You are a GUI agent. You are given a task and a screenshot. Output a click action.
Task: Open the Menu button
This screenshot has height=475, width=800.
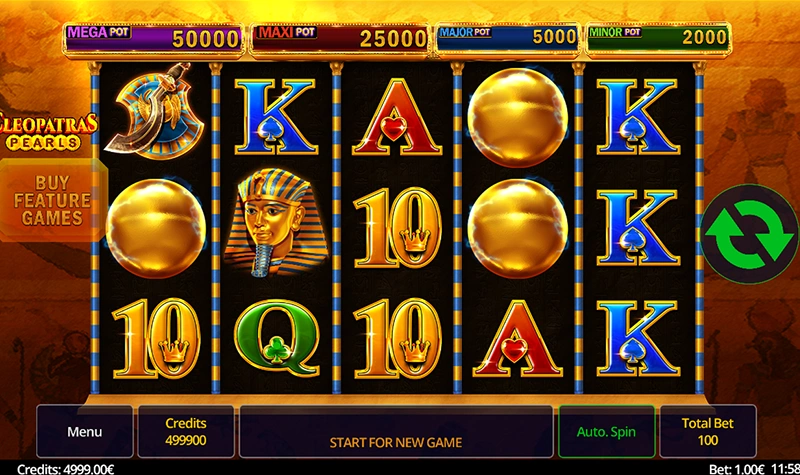pos(85,432)
